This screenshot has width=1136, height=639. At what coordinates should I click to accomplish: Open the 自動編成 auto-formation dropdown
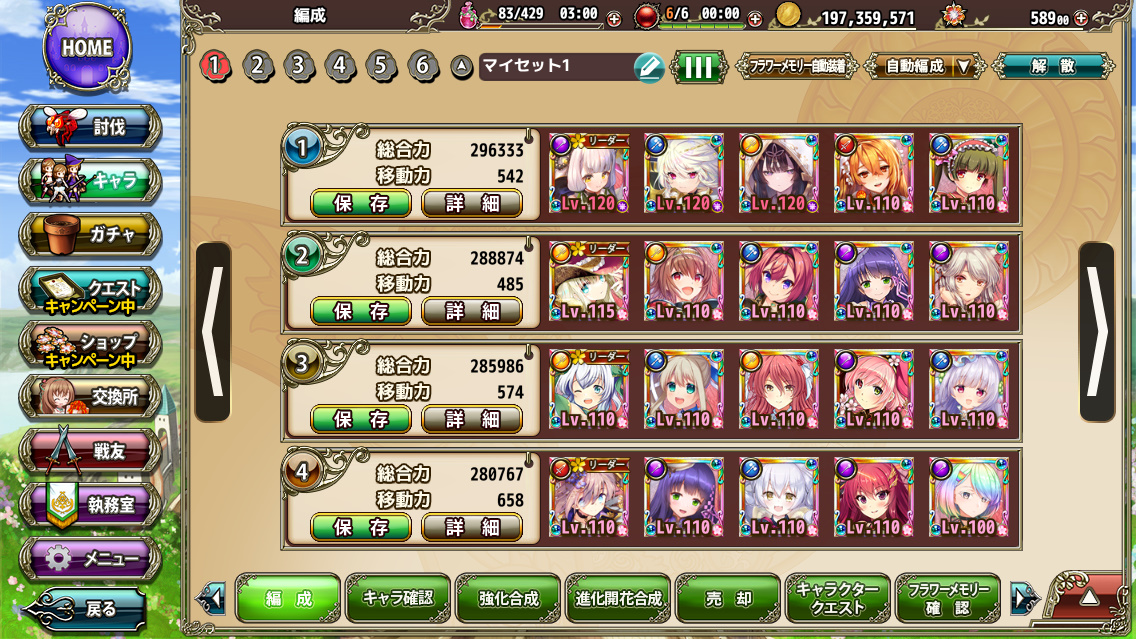coord(925,67)
